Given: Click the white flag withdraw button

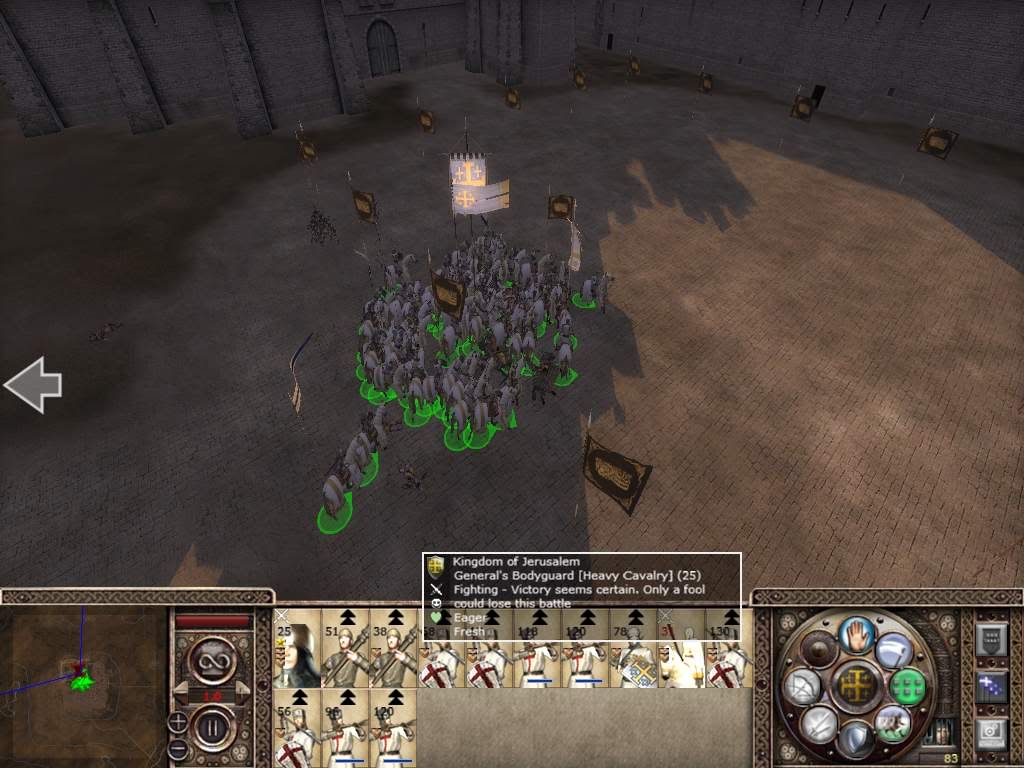Looking at the screenshot, I should (x=892, y=650).
